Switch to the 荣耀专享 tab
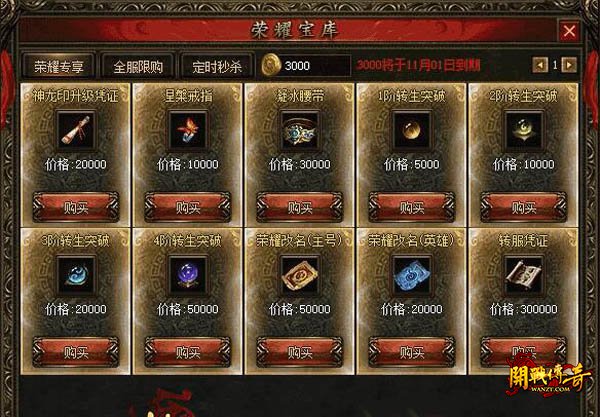This screenshot has width=600, height=417. [x=58, y=66]
